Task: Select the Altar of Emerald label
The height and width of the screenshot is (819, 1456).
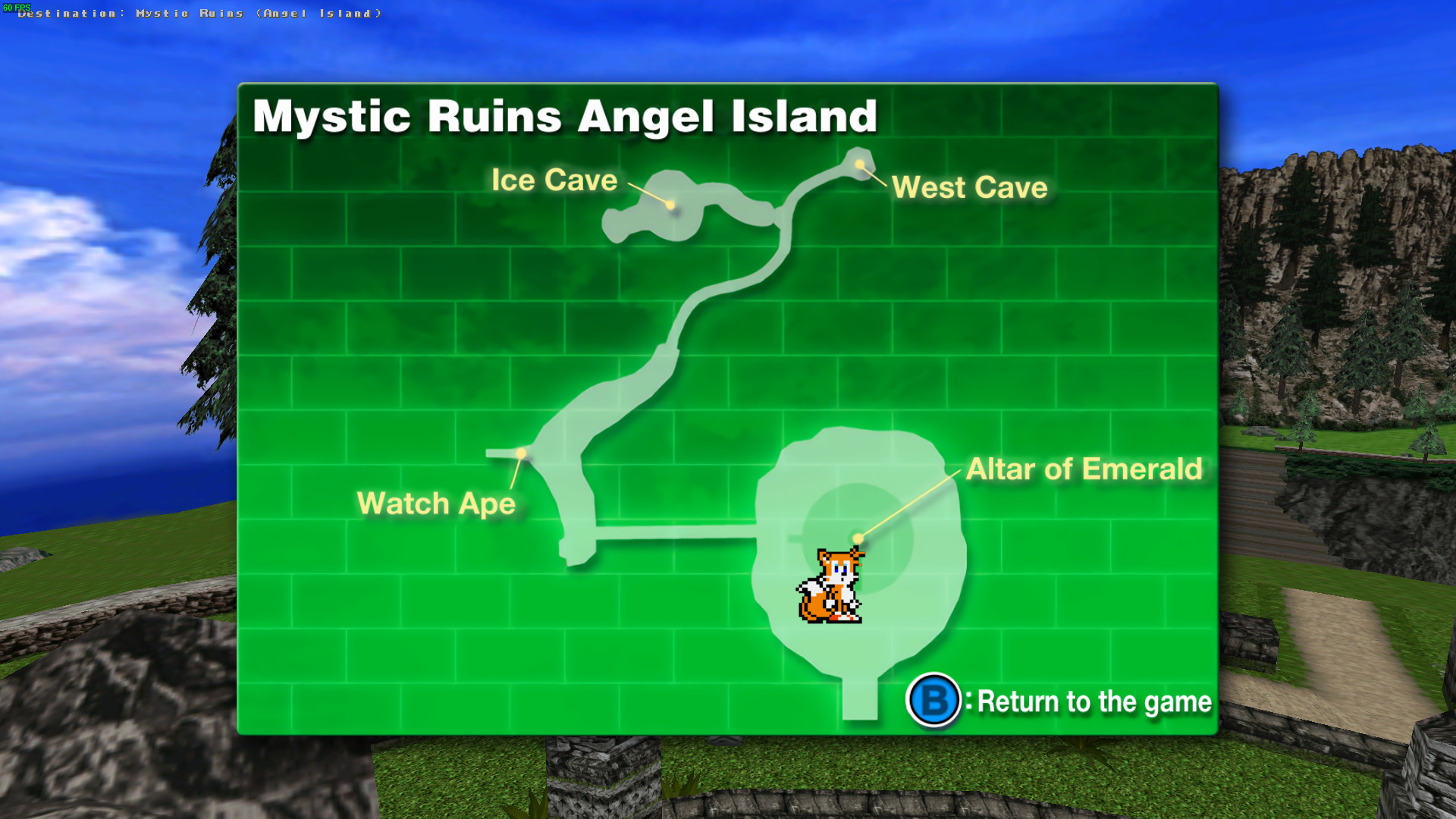Action: pyautogui.click(x=1084, y=469)
